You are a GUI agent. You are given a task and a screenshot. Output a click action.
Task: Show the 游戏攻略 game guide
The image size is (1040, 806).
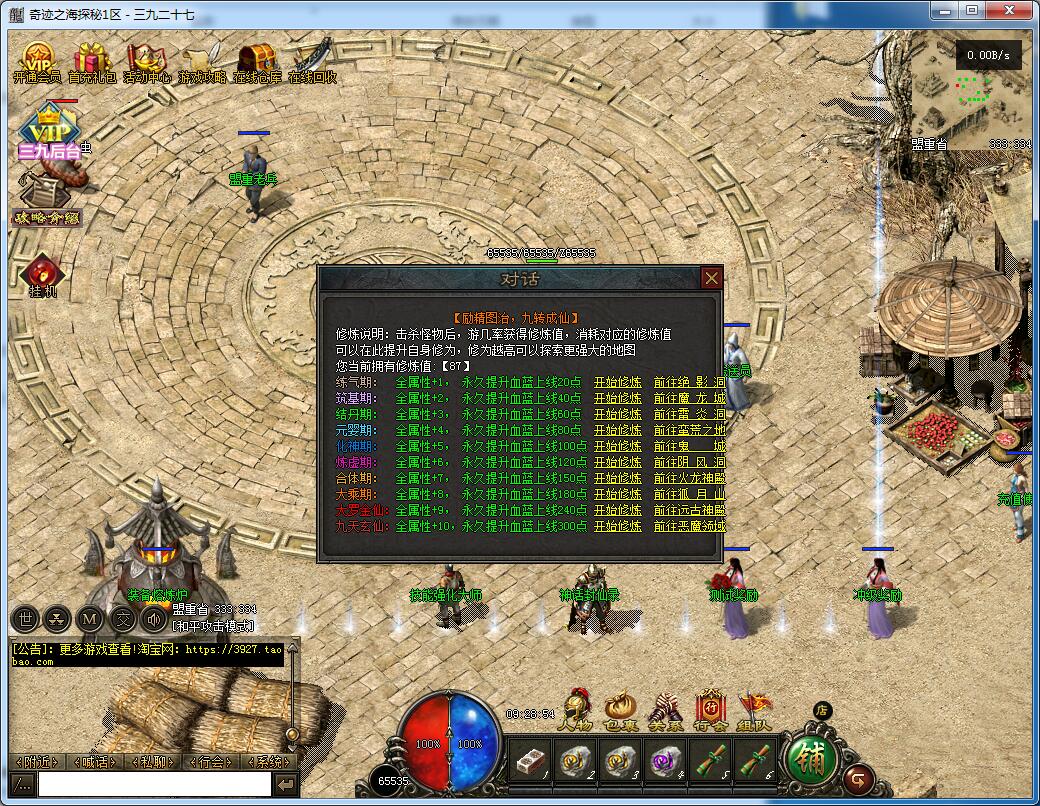click(202, 63)
